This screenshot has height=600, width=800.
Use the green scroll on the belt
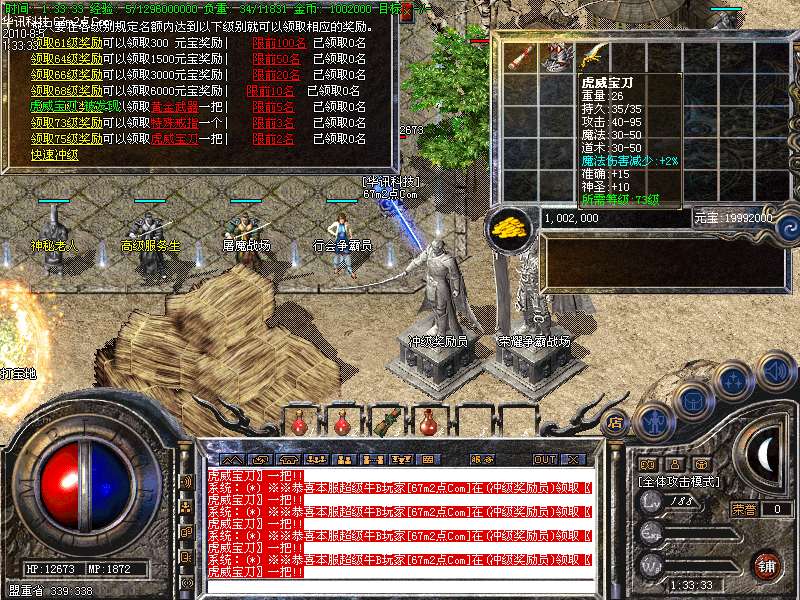(x=385, y=421)
